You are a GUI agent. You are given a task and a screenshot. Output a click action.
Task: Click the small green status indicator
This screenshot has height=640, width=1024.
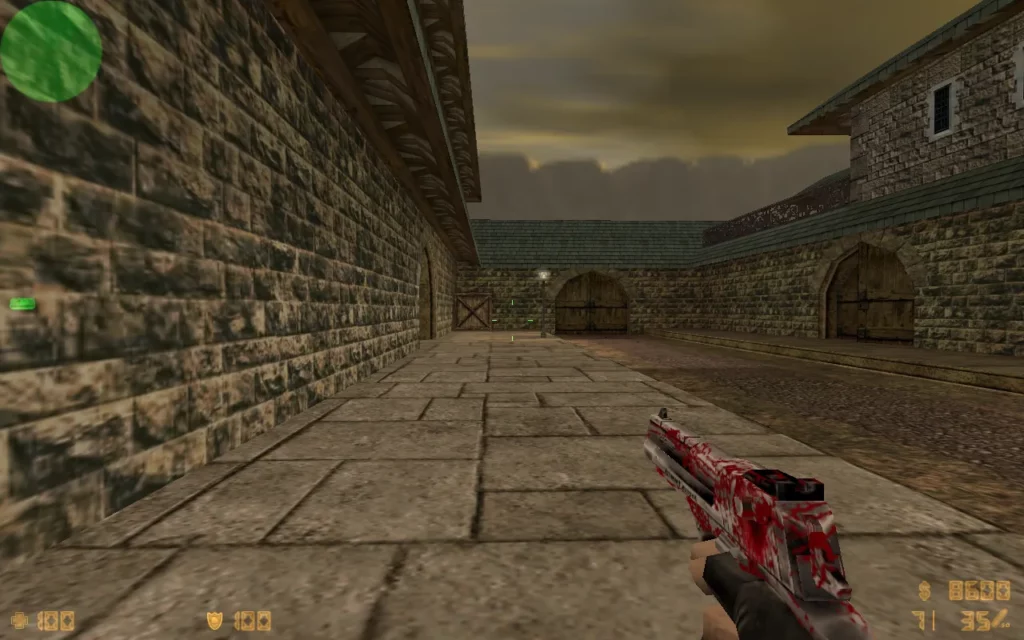click(x=22, y=304)
